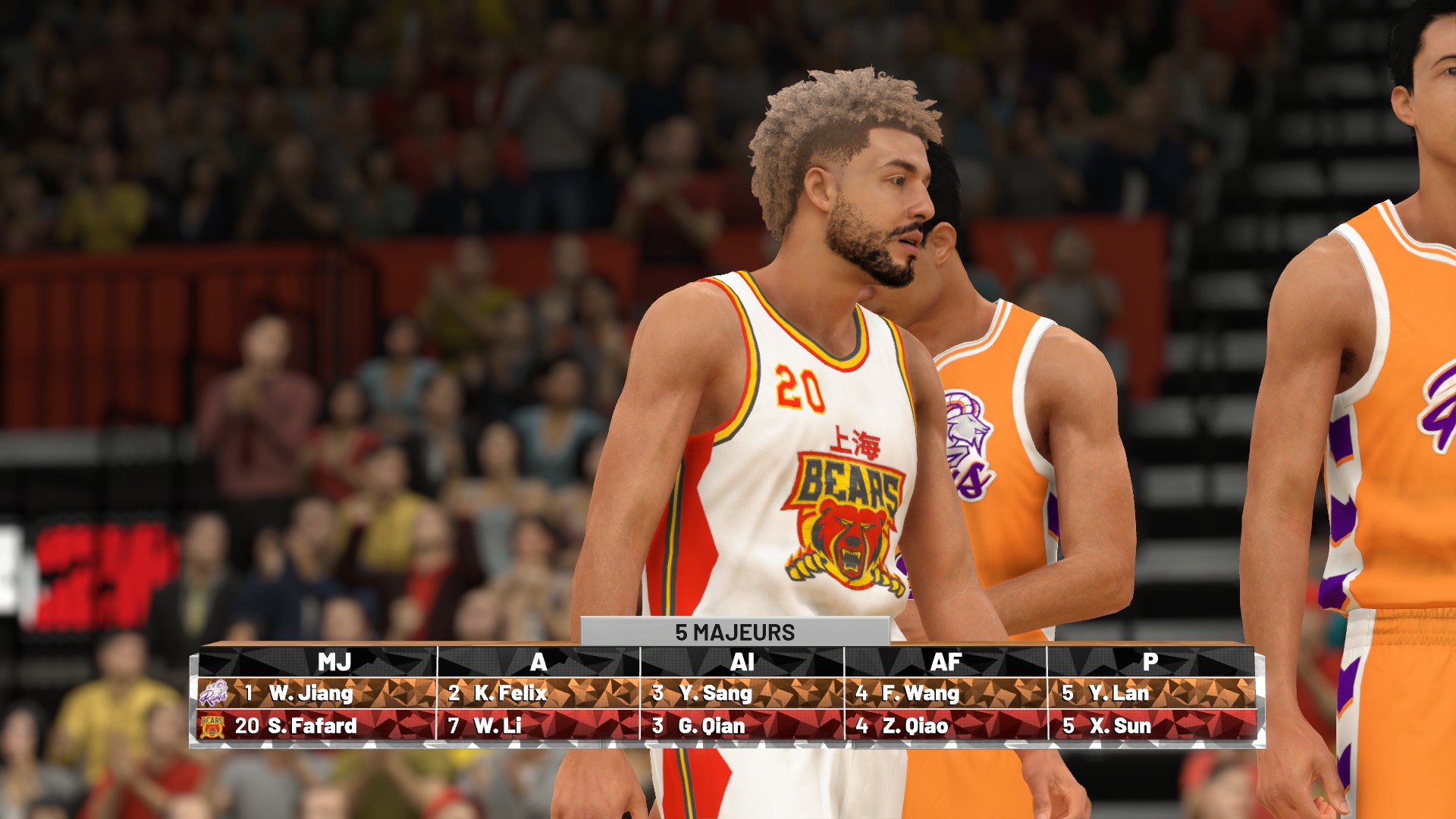Click the AF position column header
Viewport: 1456px width, 819px height.
tap(946, 662)
